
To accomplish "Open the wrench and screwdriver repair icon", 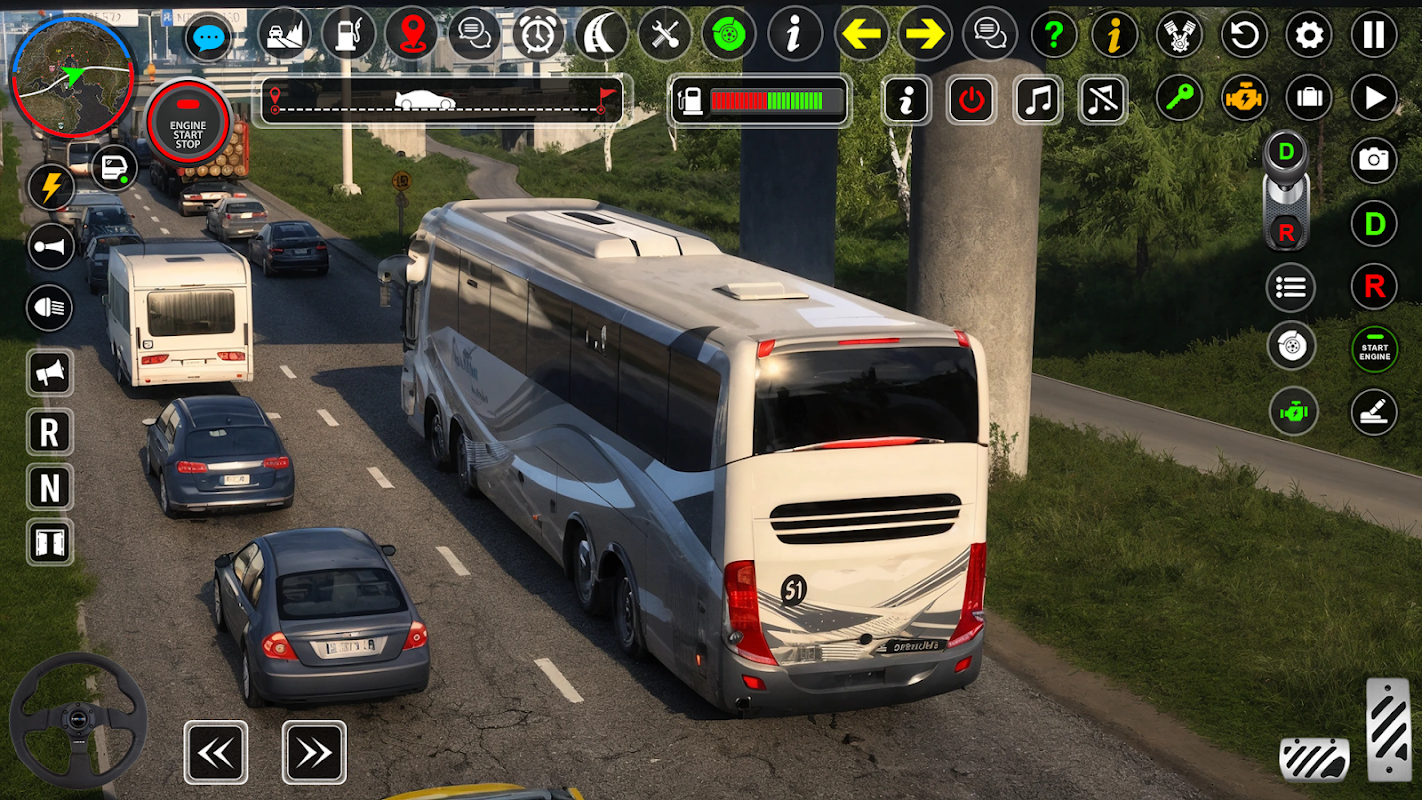I will point(665,35).
